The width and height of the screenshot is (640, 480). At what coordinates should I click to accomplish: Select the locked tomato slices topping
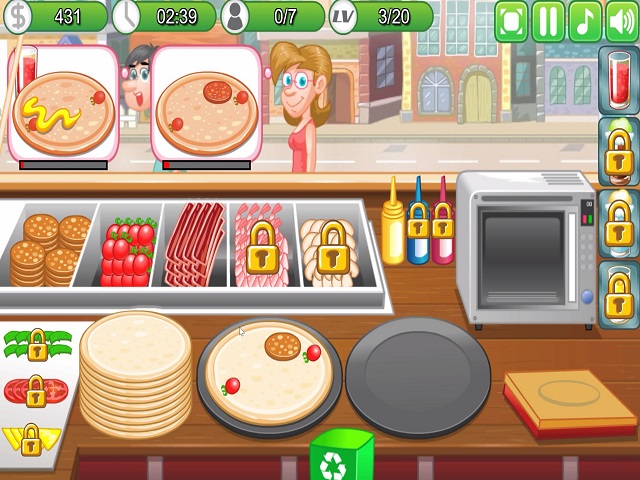click(35, 391)
